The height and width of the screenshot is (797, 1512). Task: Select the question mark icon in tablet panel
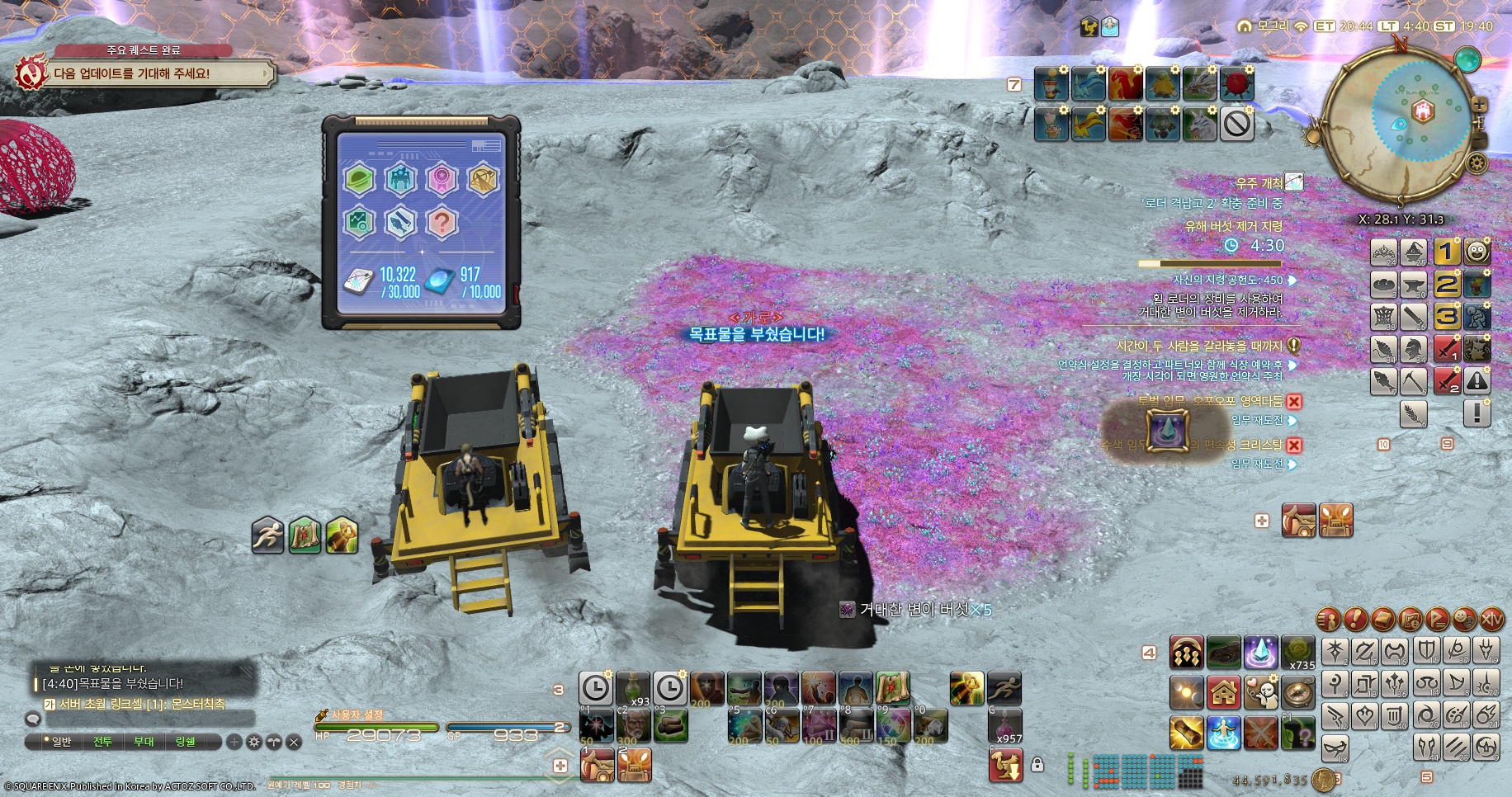(442, 222)
